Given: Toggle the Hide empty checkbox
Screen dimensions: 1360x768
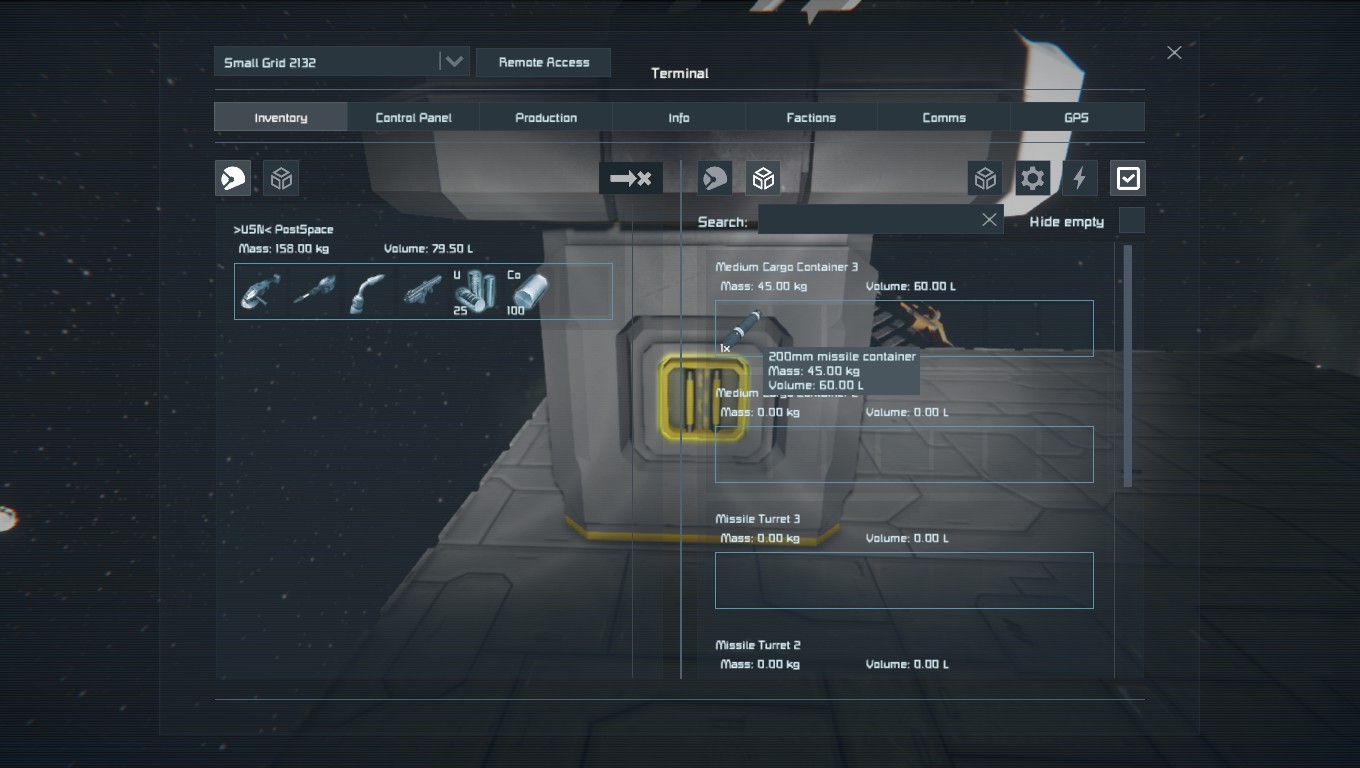Looking at the screenshot, I should 1131,221.
